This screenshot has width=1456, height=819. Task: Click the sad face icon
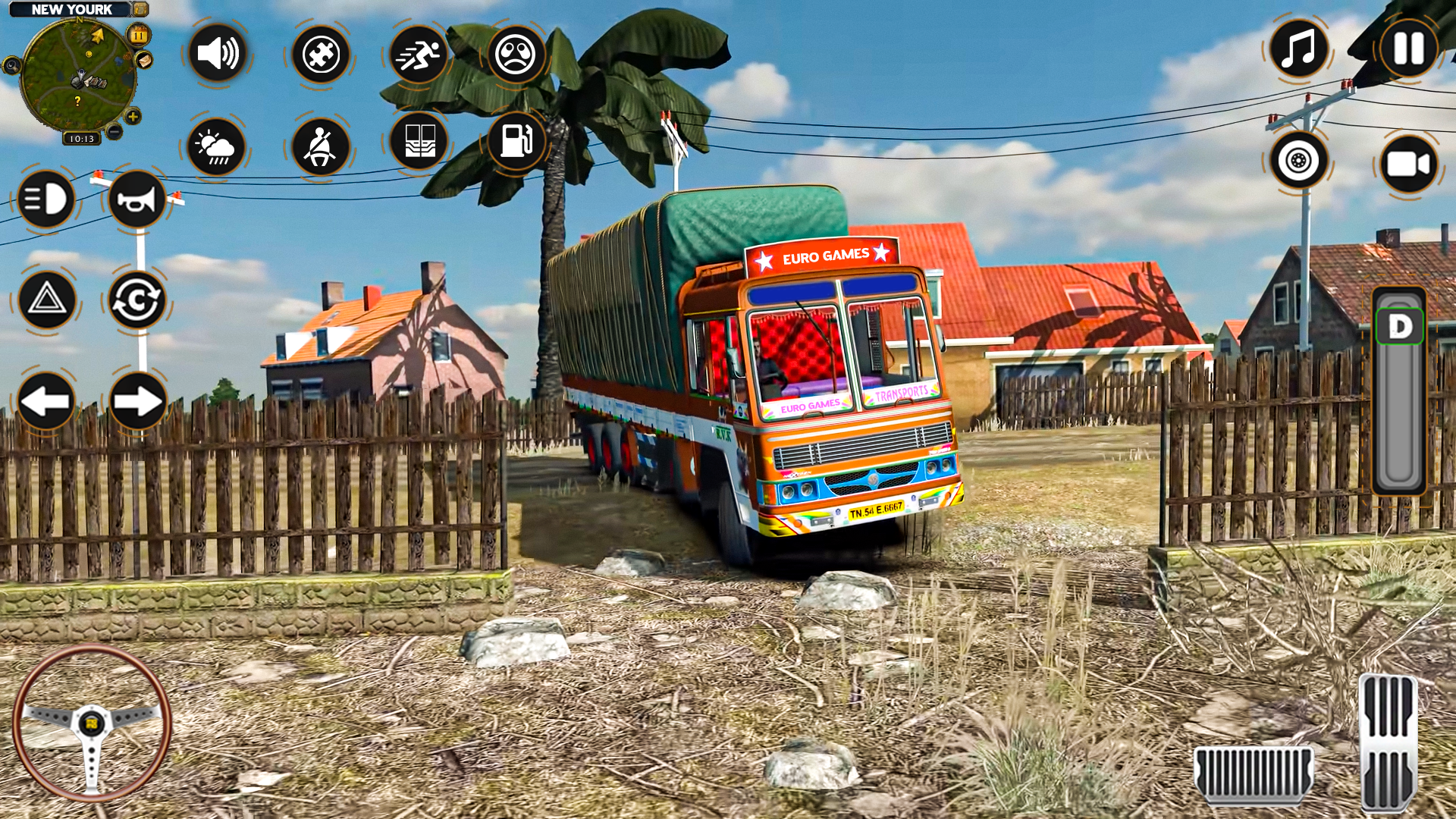pyautogui.click(x=516, y=54)
